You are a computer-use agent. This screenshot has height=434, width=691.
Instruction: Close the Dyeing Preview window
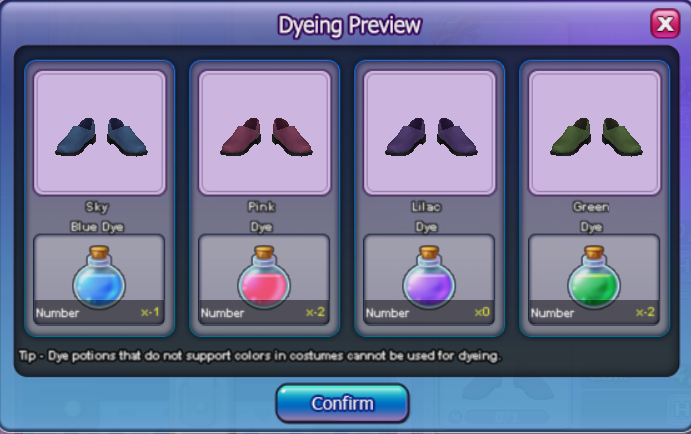pos(664,23)
